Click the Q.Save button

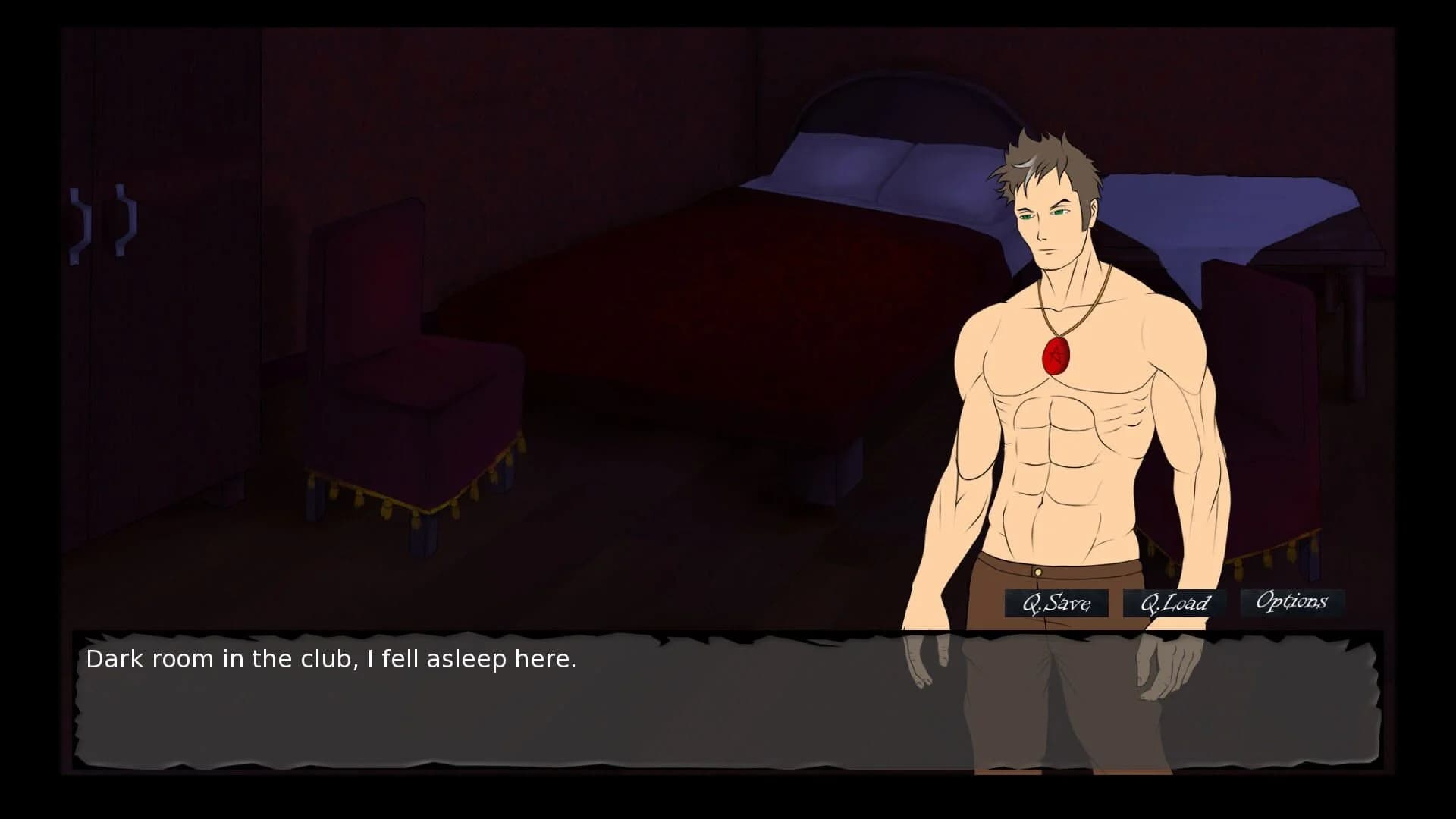tap(1056, 604)
